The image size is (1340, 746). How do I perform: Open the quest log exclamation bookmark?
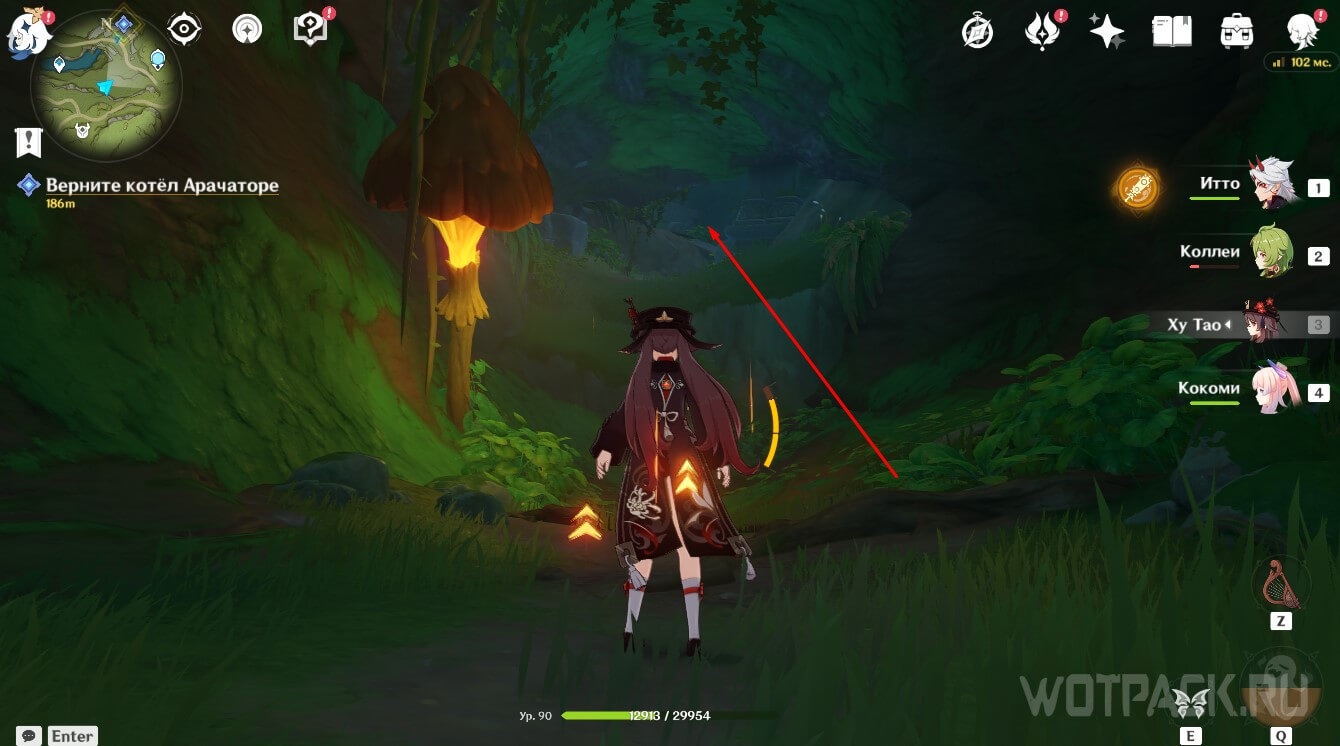29,142
